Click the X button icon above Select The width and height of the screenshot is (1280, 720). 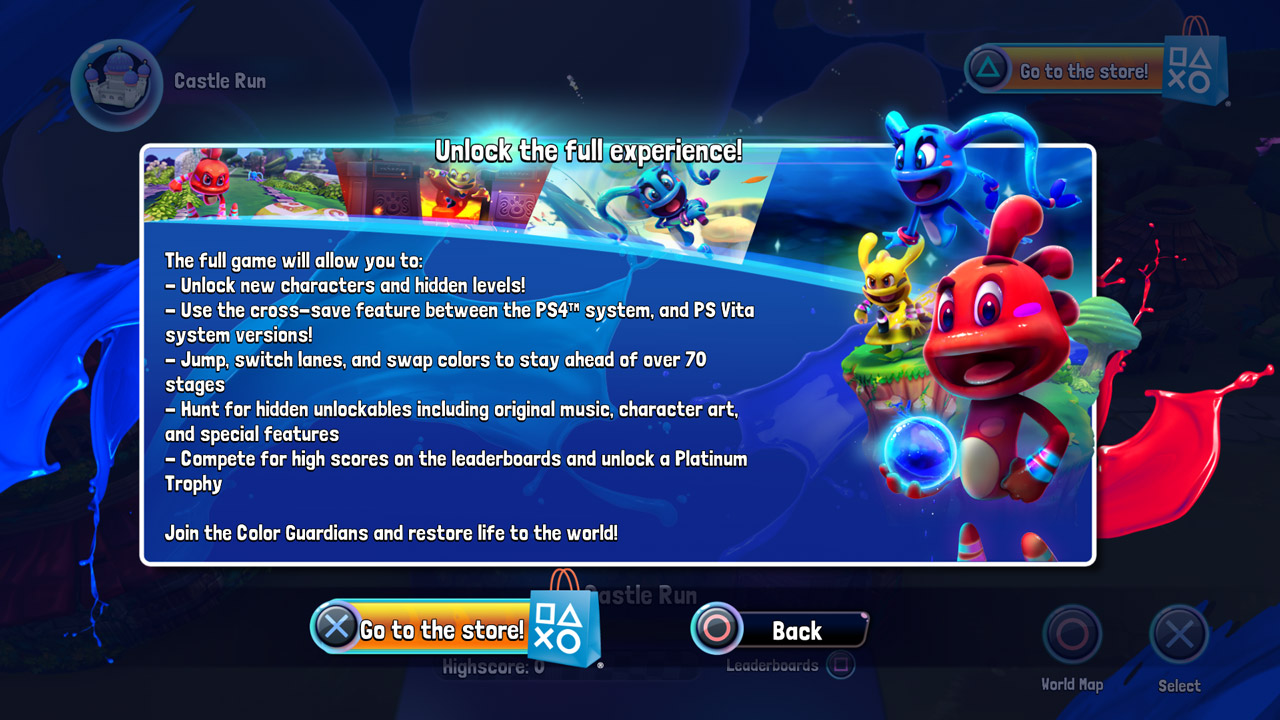point(1178,633)
